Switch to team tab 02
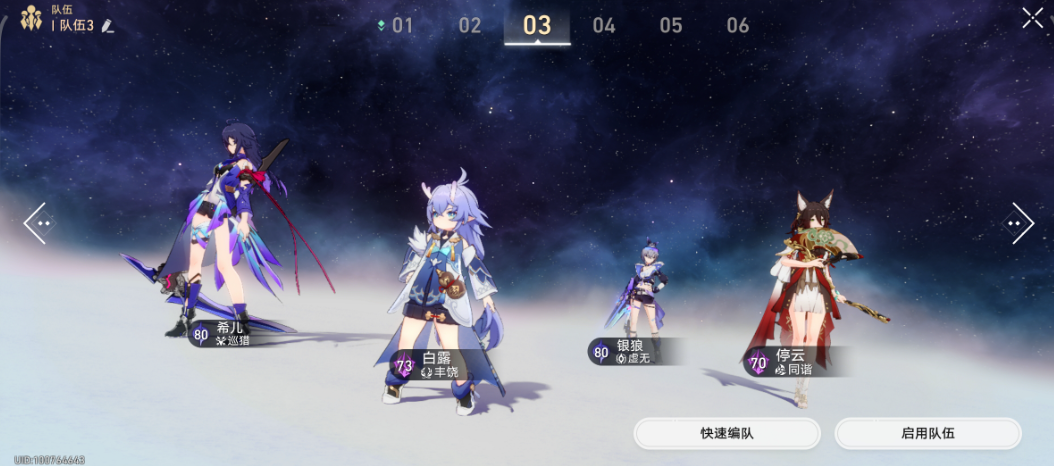 [470, 26]
